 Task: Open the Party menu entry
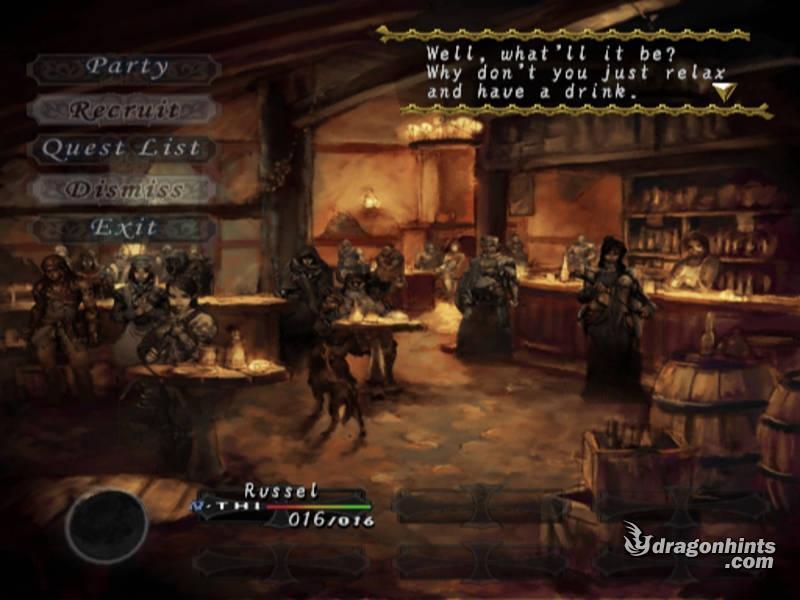124,68
